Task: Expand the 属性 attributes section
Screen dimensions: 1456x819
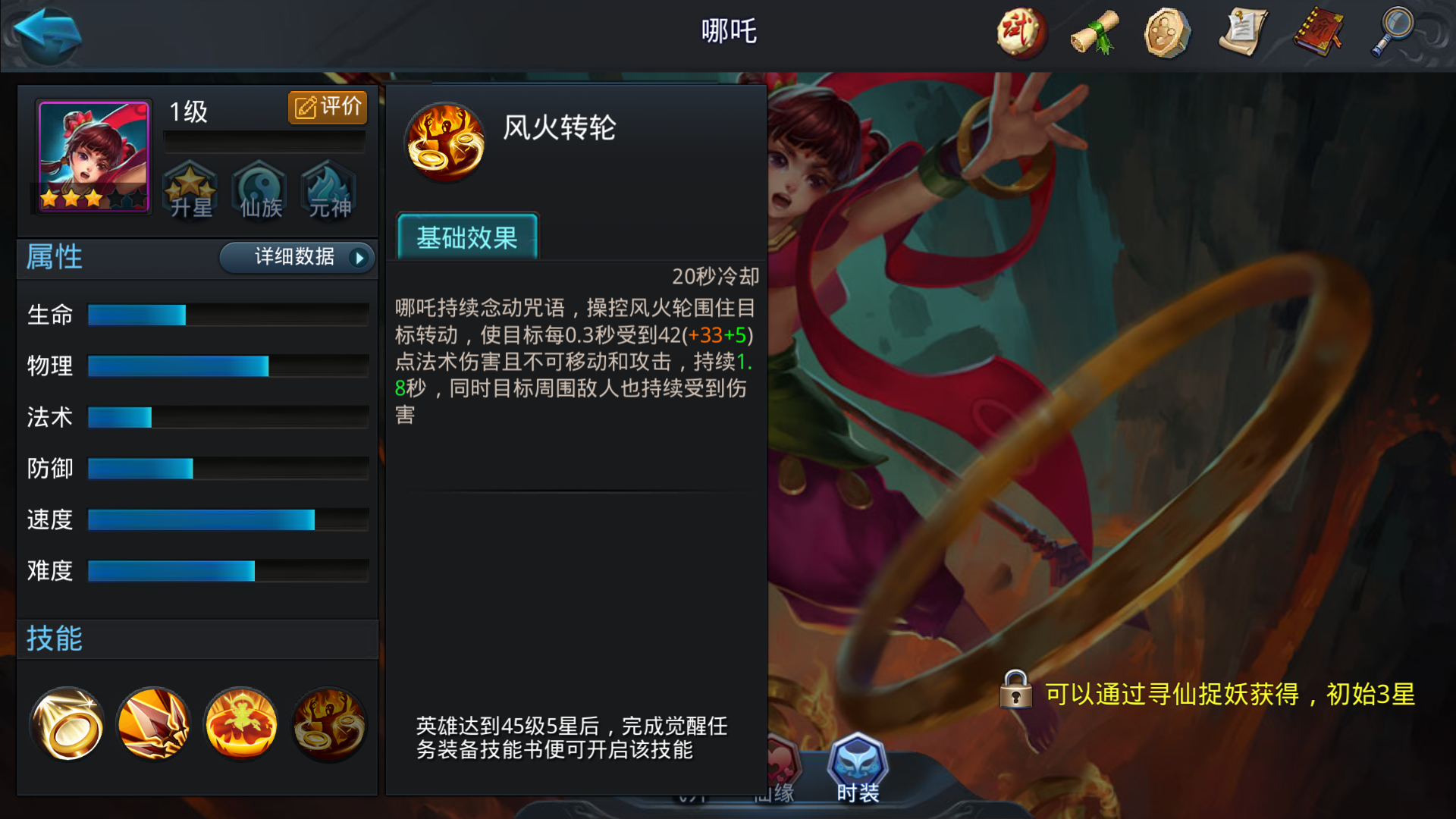Action: click(55, 258)
